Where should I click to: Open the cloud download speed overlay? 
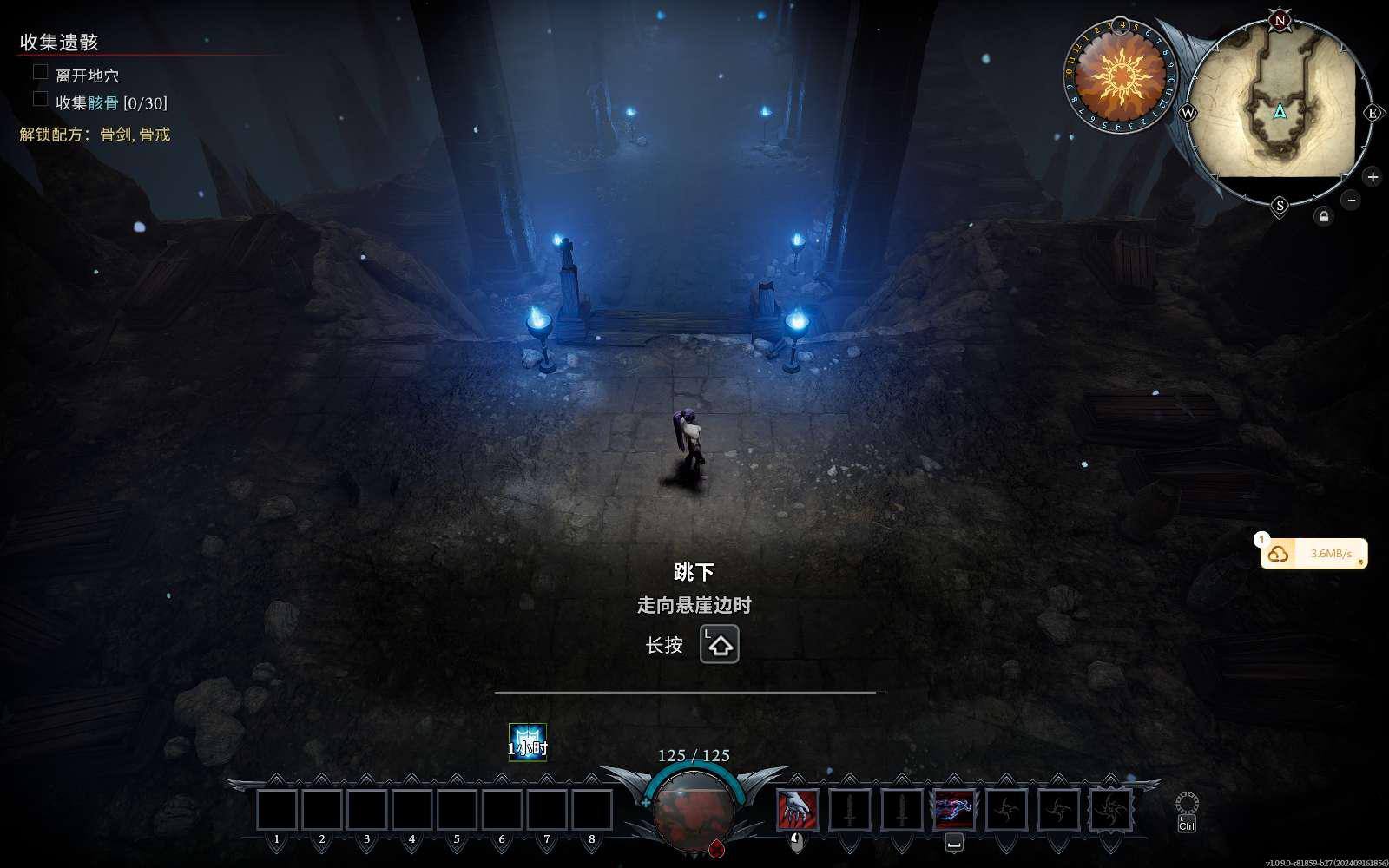(1313, 553)
